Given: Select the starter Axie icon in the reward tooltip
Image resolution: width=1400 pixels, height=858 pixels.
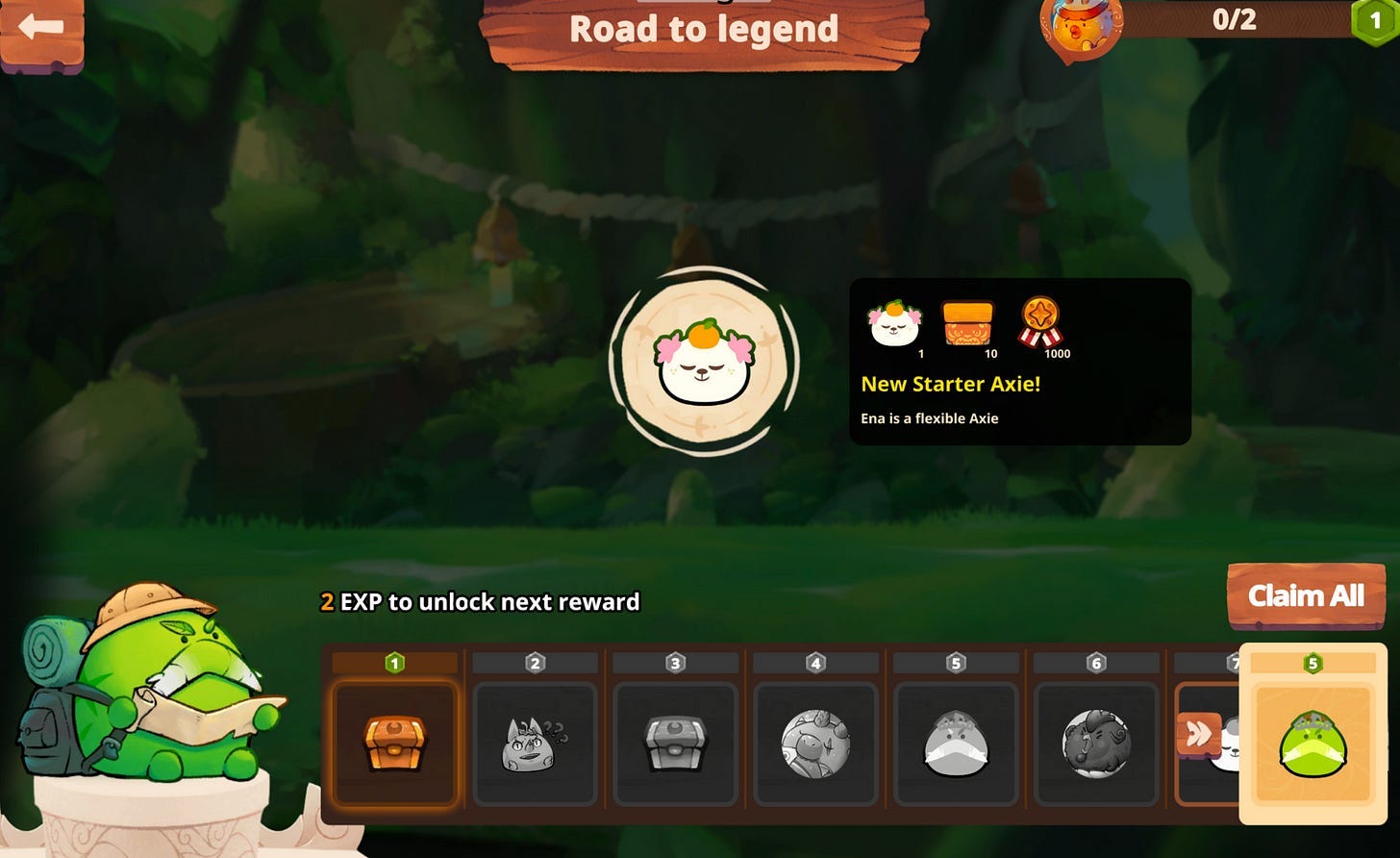Looking at the screenshot, I should coord(892,325).
